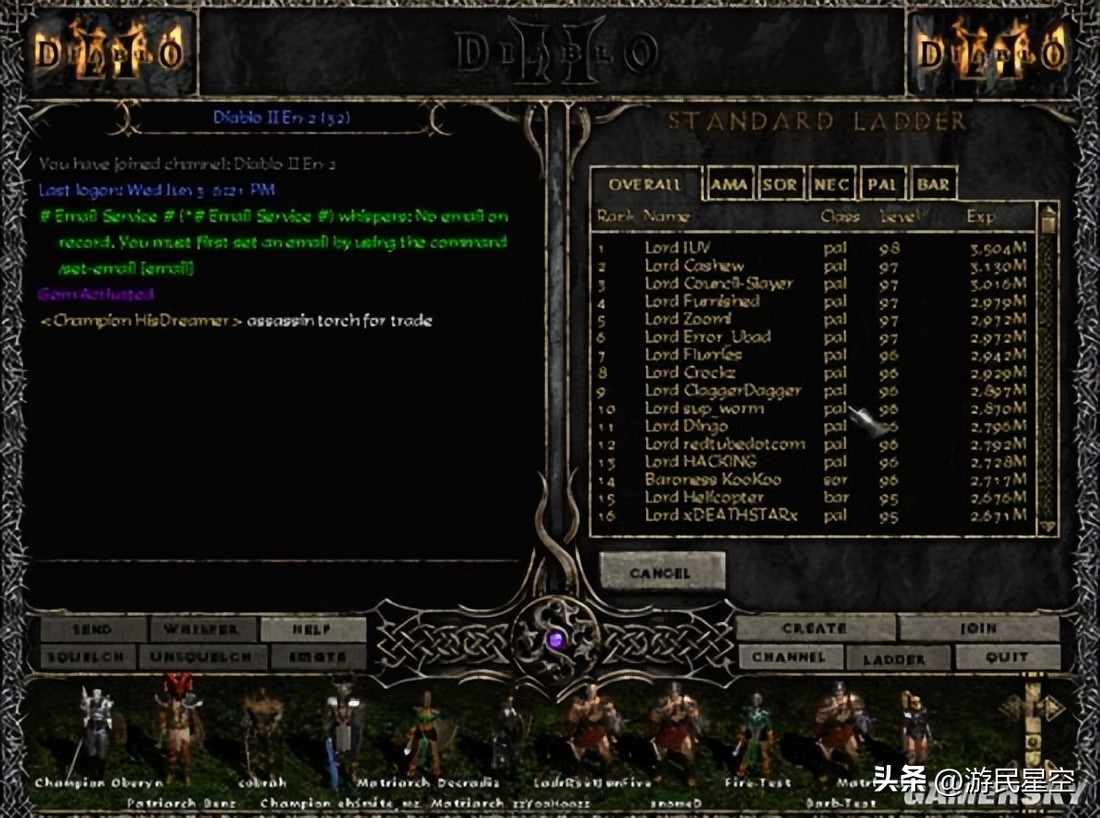
Task: Click the Whisper button
Action: (x=203, y=630)
